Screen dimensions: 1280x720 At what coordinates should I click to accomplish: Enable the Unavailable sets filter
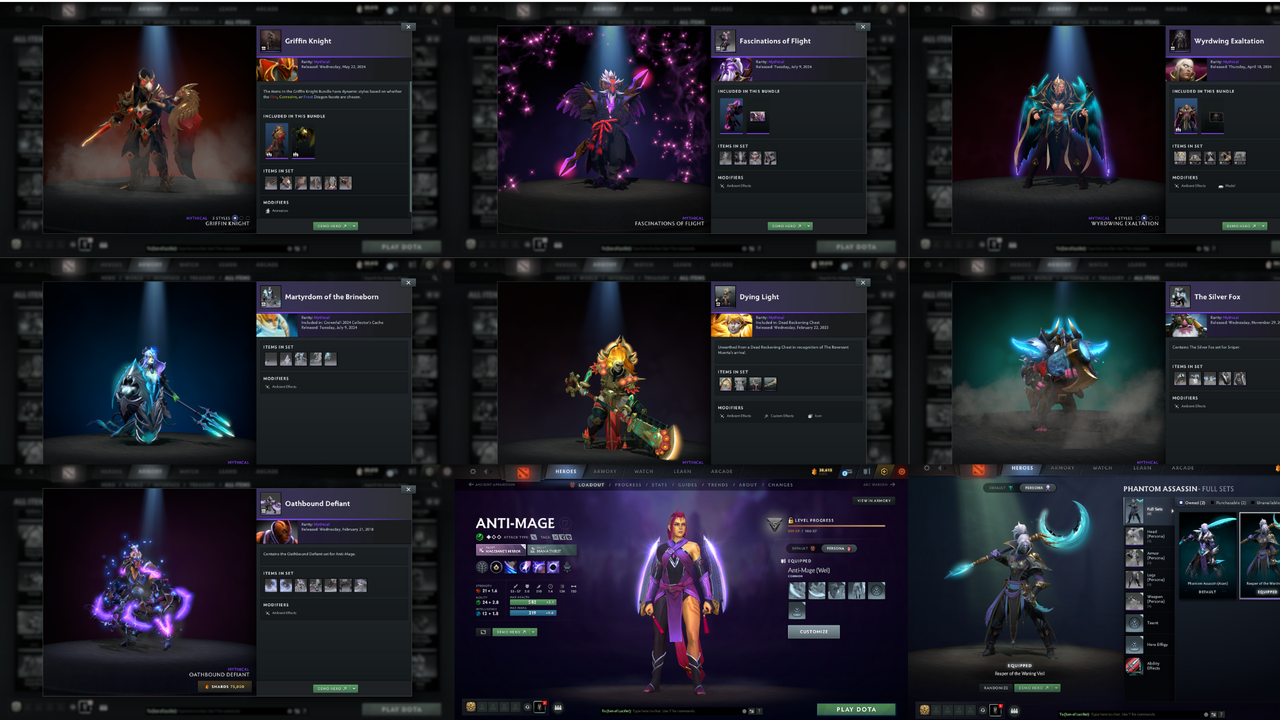(x=1255, y=503)
